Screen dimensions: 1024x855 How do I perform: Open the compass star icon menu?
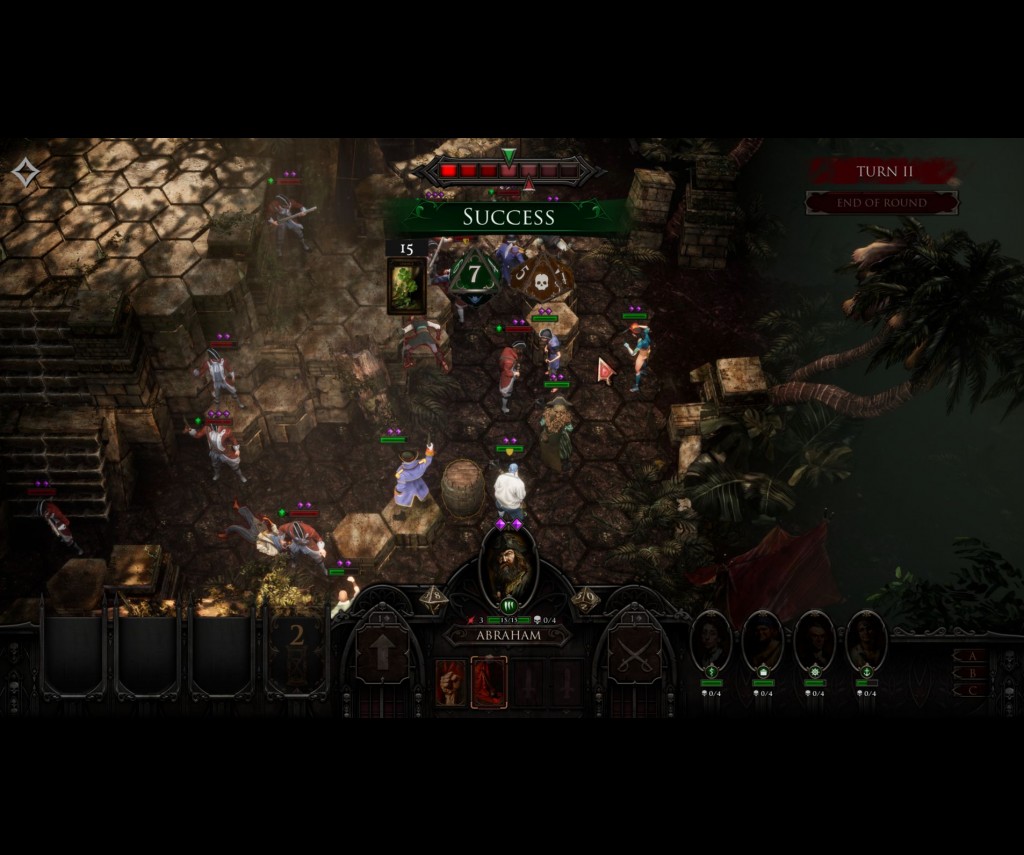[25, 173]
